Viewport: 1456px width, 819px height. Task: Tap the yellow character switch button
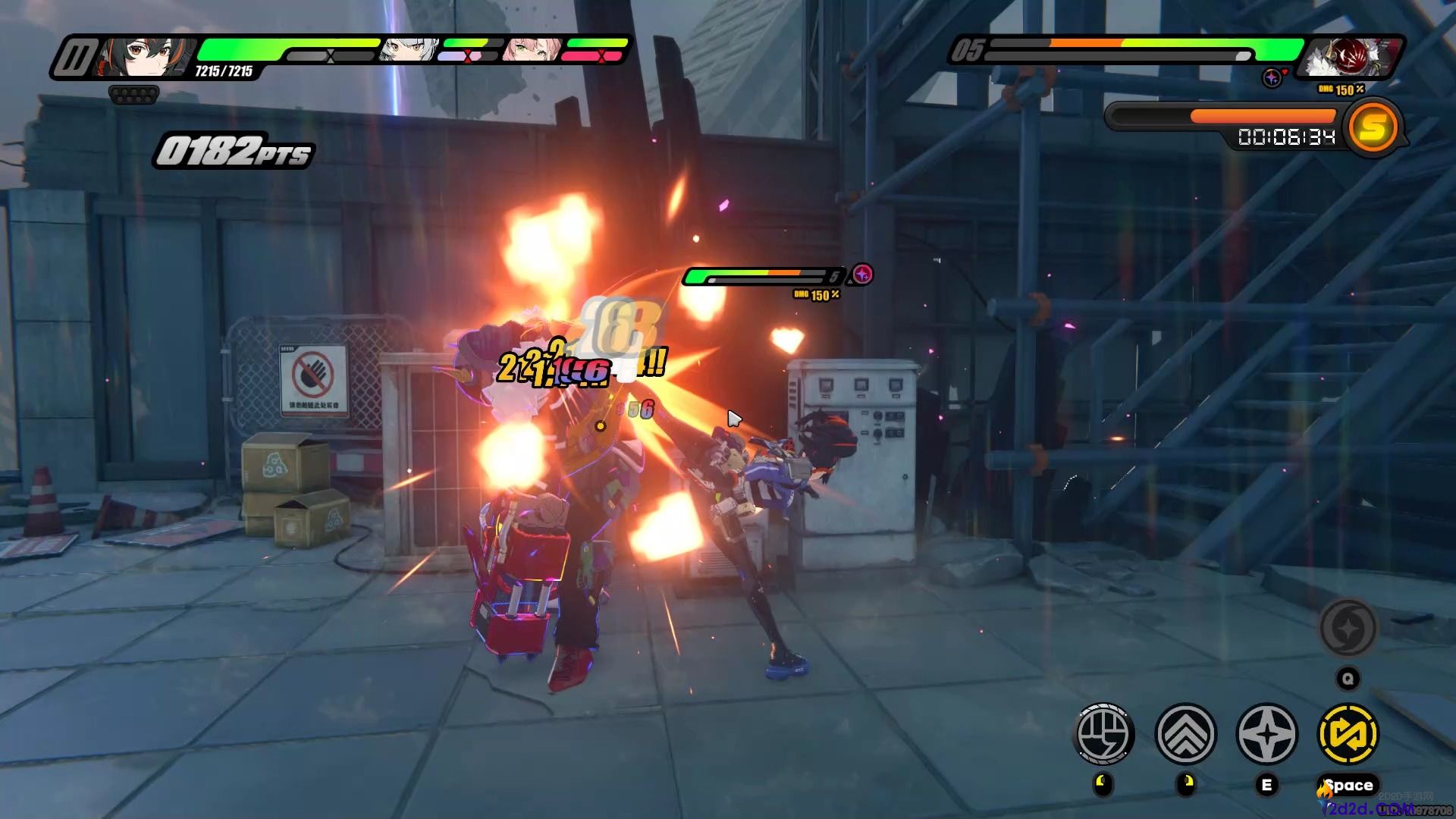[x=1348, y=734]
